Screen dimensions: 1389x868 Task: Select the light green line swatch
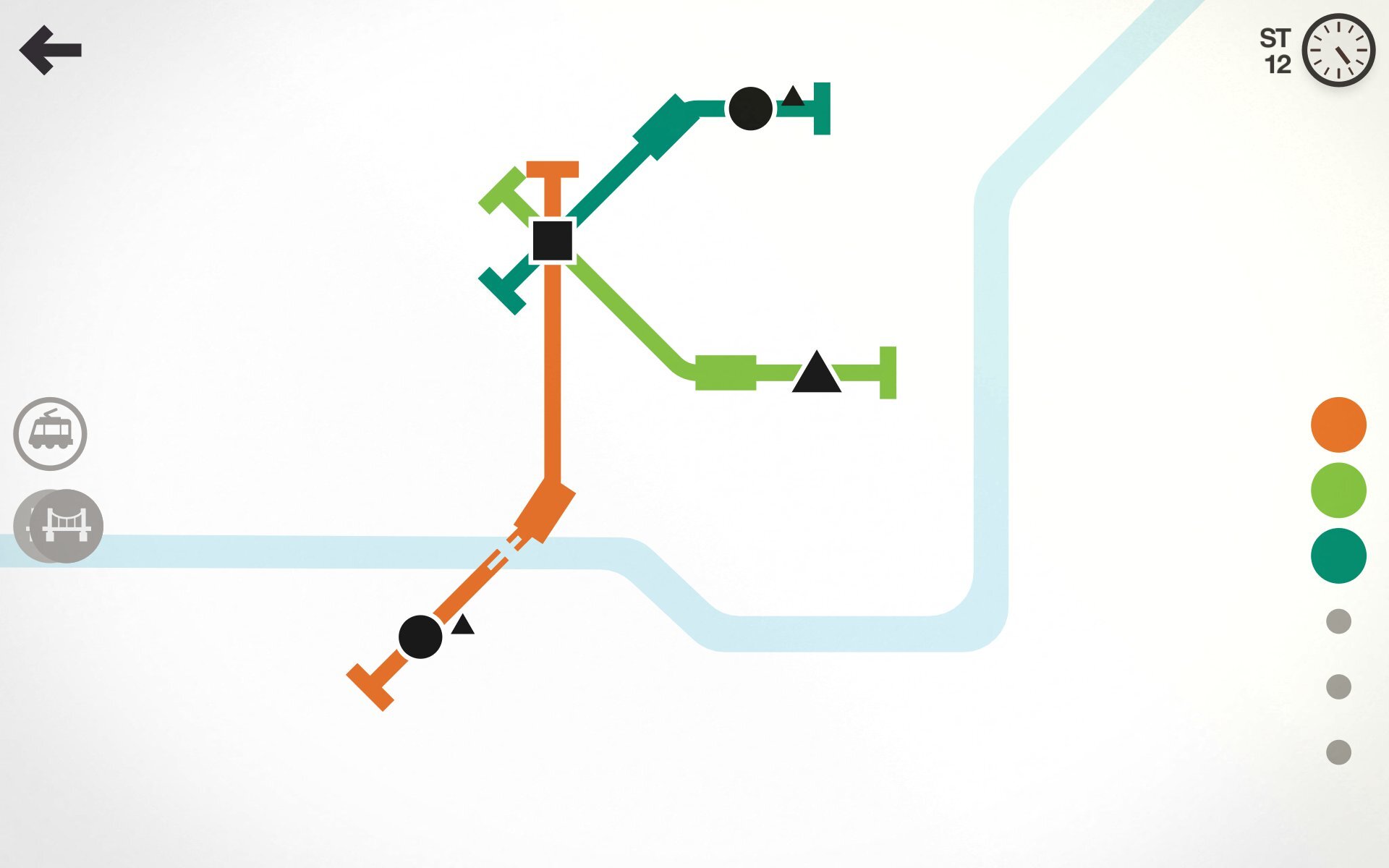(x=1338, y=490)
